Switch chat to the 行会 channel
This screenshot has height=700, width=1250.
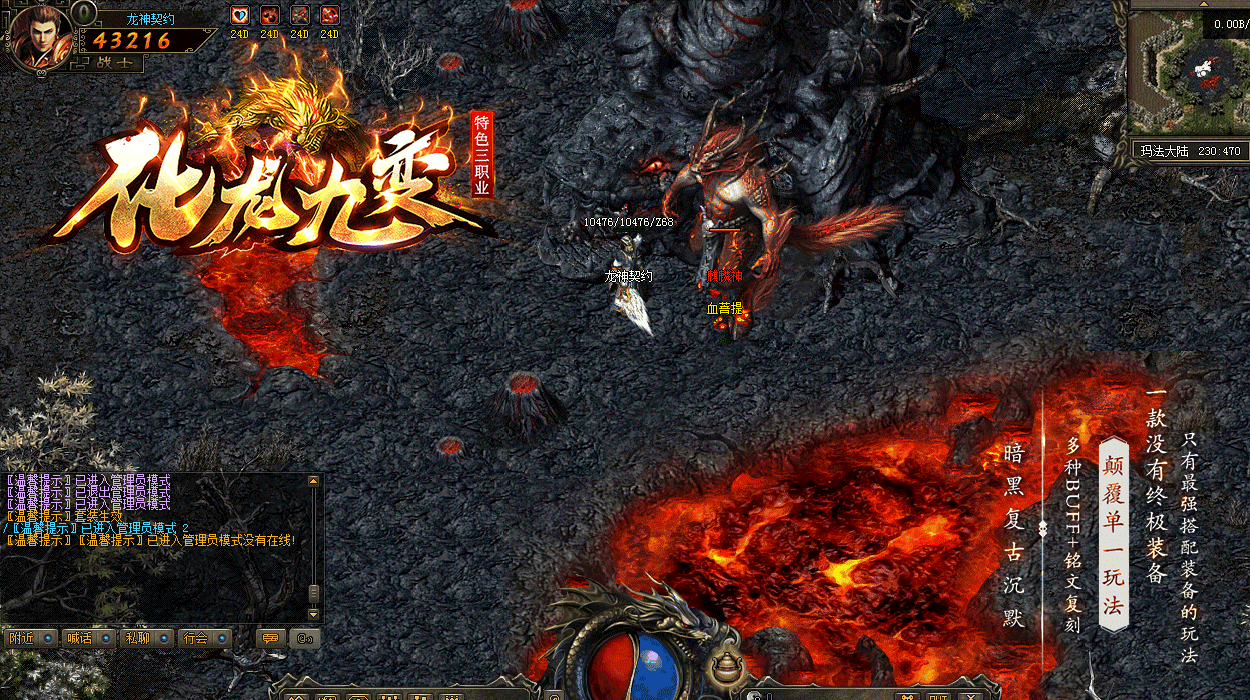click(x=205, y=638)
